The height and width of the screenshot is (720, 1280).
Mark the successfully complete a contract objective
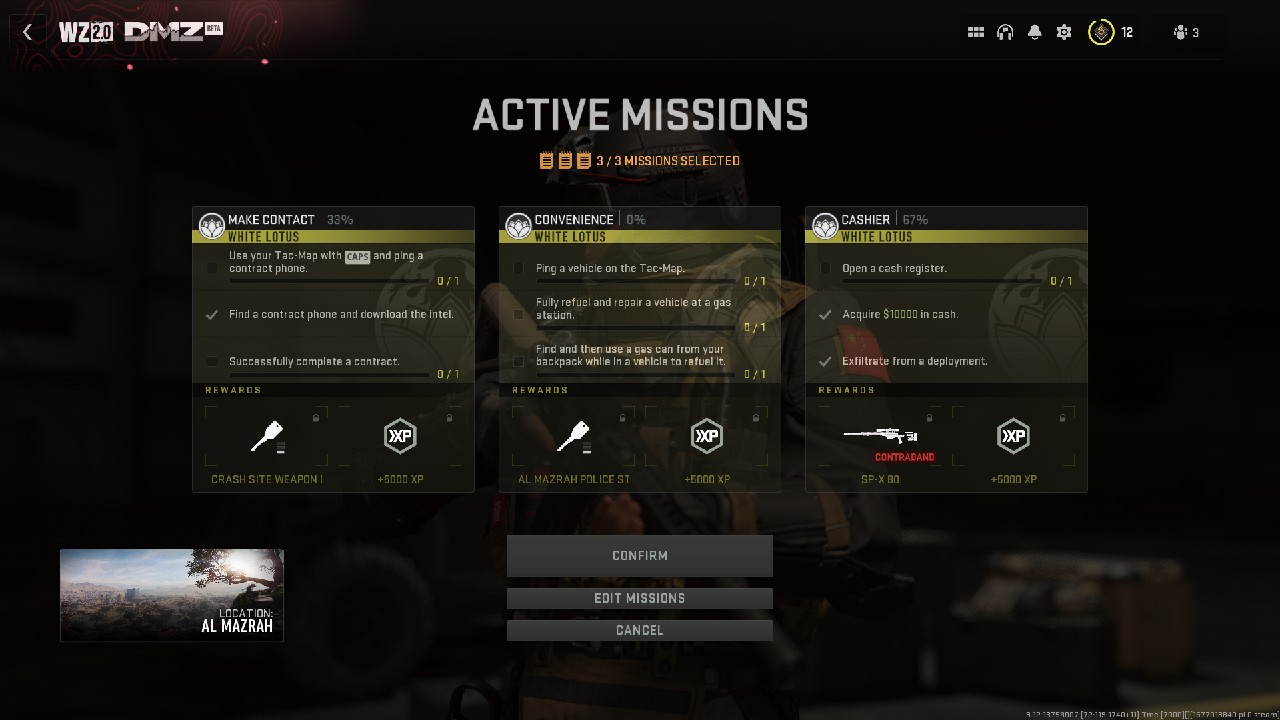coord(212,362)
